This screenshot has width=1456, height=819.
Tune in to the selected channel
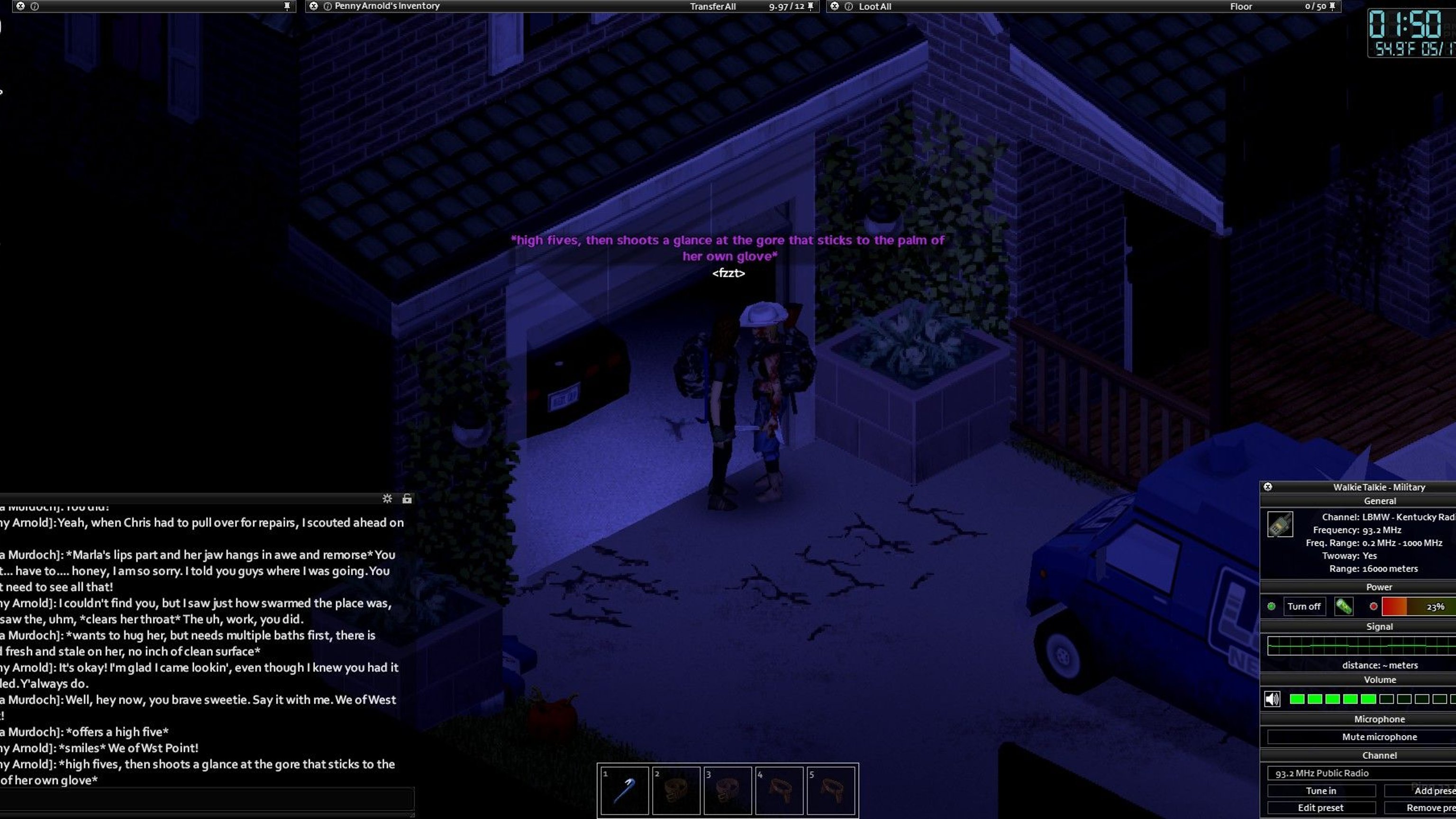pyautogui.click(x=1321, y=791)
